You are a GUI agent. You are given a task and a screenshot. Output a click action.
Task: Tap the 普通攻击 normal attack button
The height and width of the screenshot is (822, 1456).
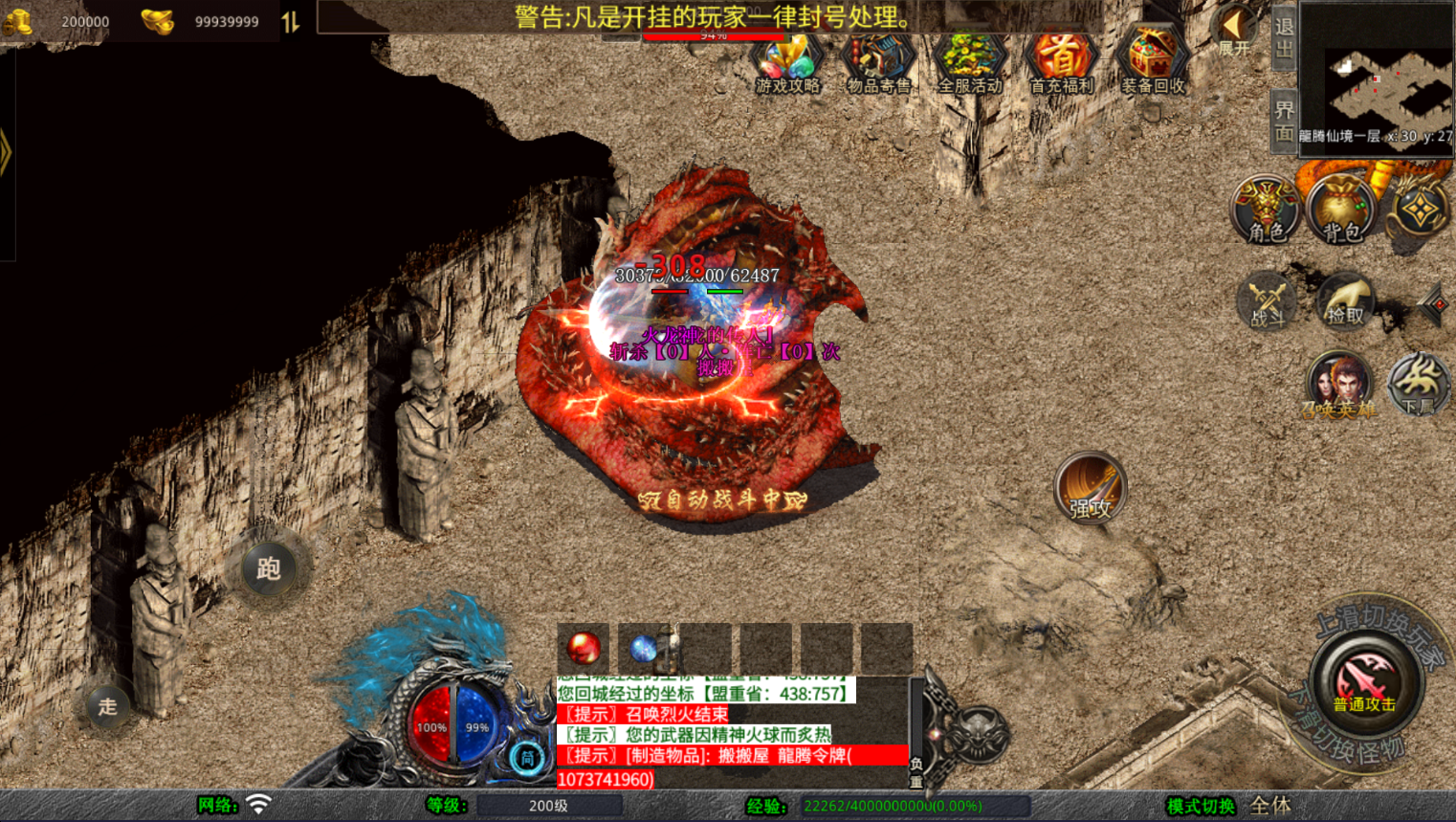tap(1365, 680)
